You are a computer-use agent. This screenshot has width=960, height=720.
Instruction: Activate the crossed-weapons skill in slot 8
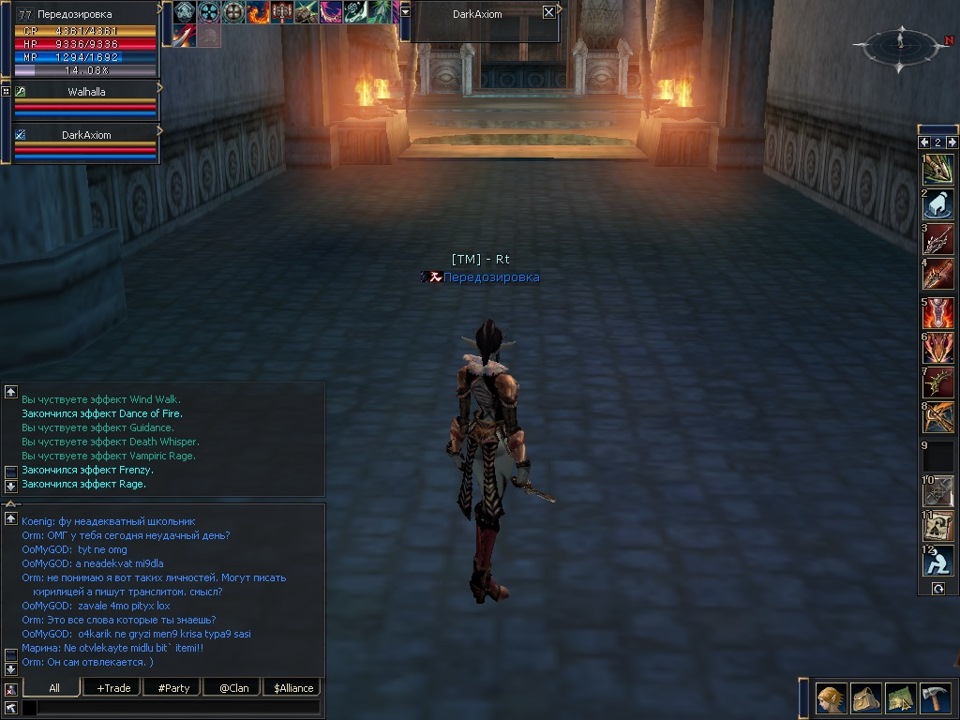click(938, 418)
